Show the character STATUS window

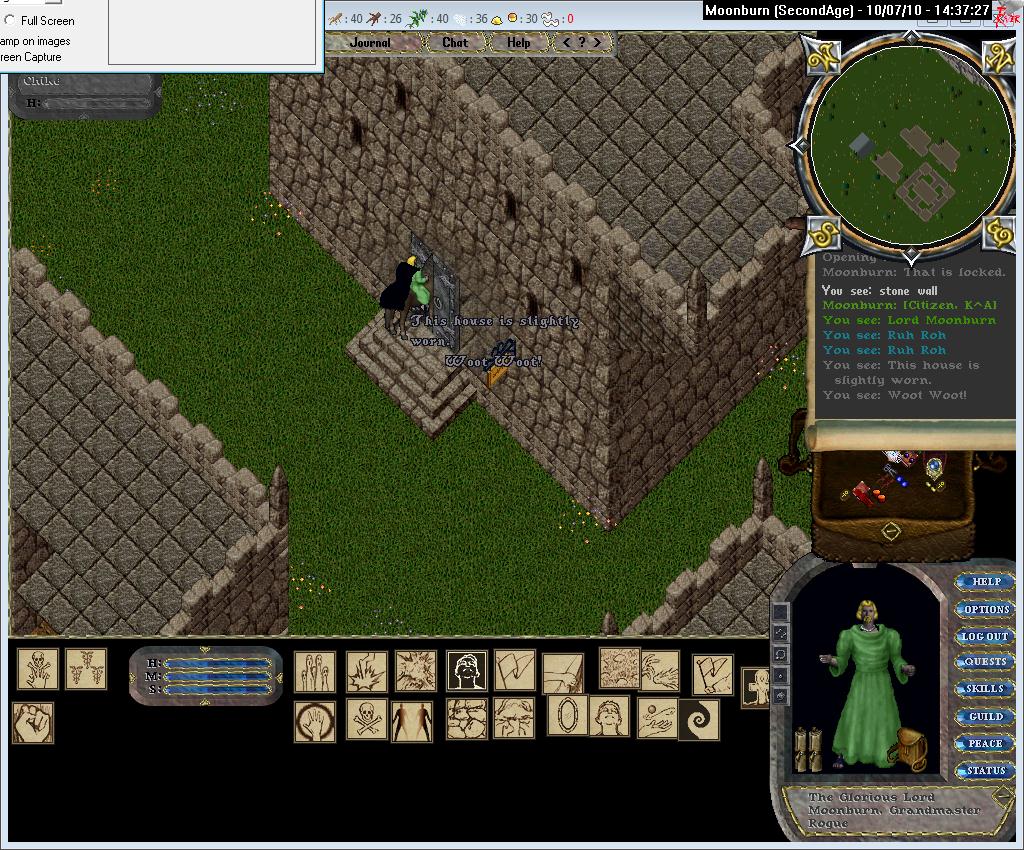pyautogui.click(x=985, y=771)
